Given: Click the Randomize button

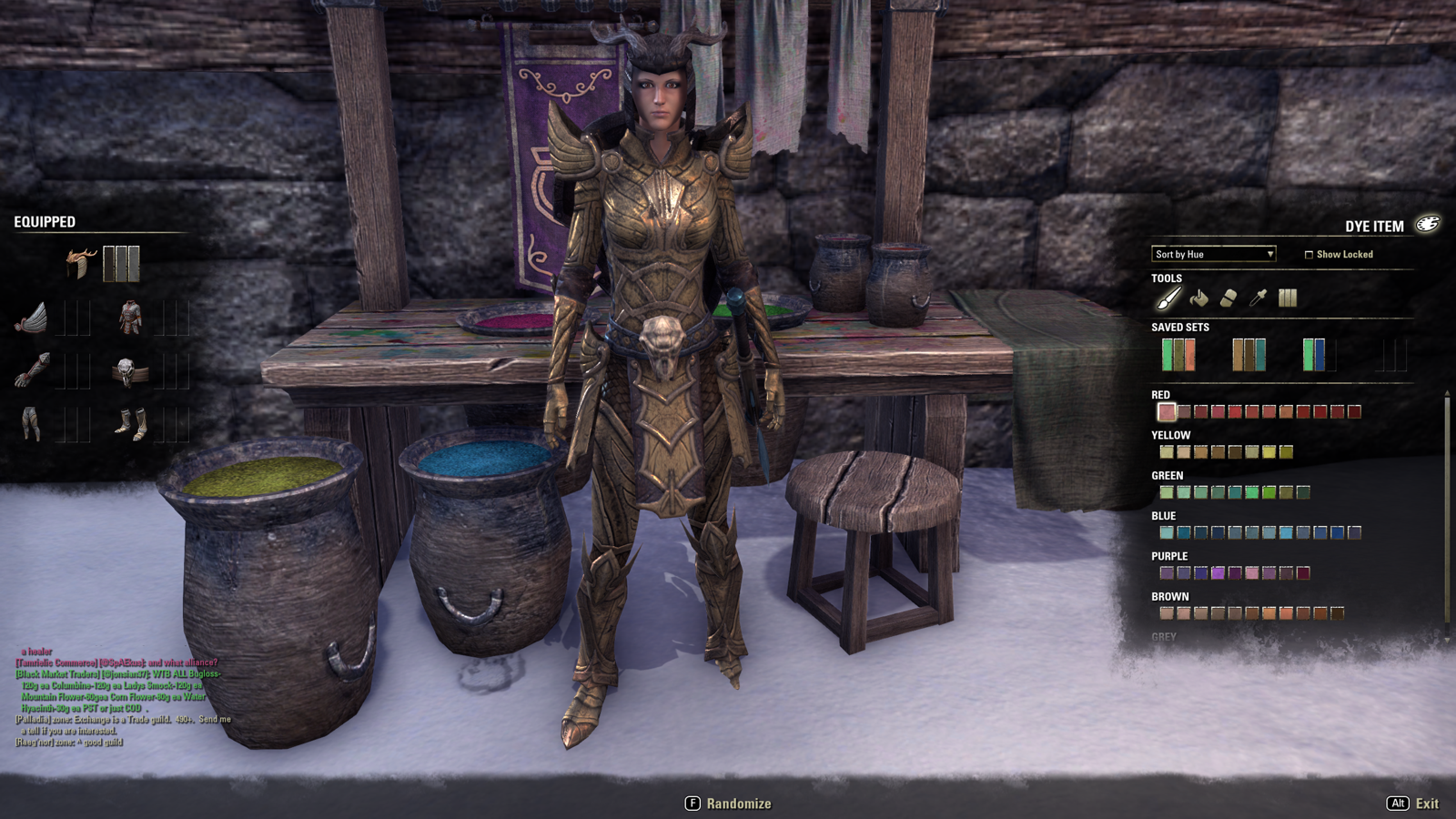Looking at the screenshot, I should coord(728,804).
